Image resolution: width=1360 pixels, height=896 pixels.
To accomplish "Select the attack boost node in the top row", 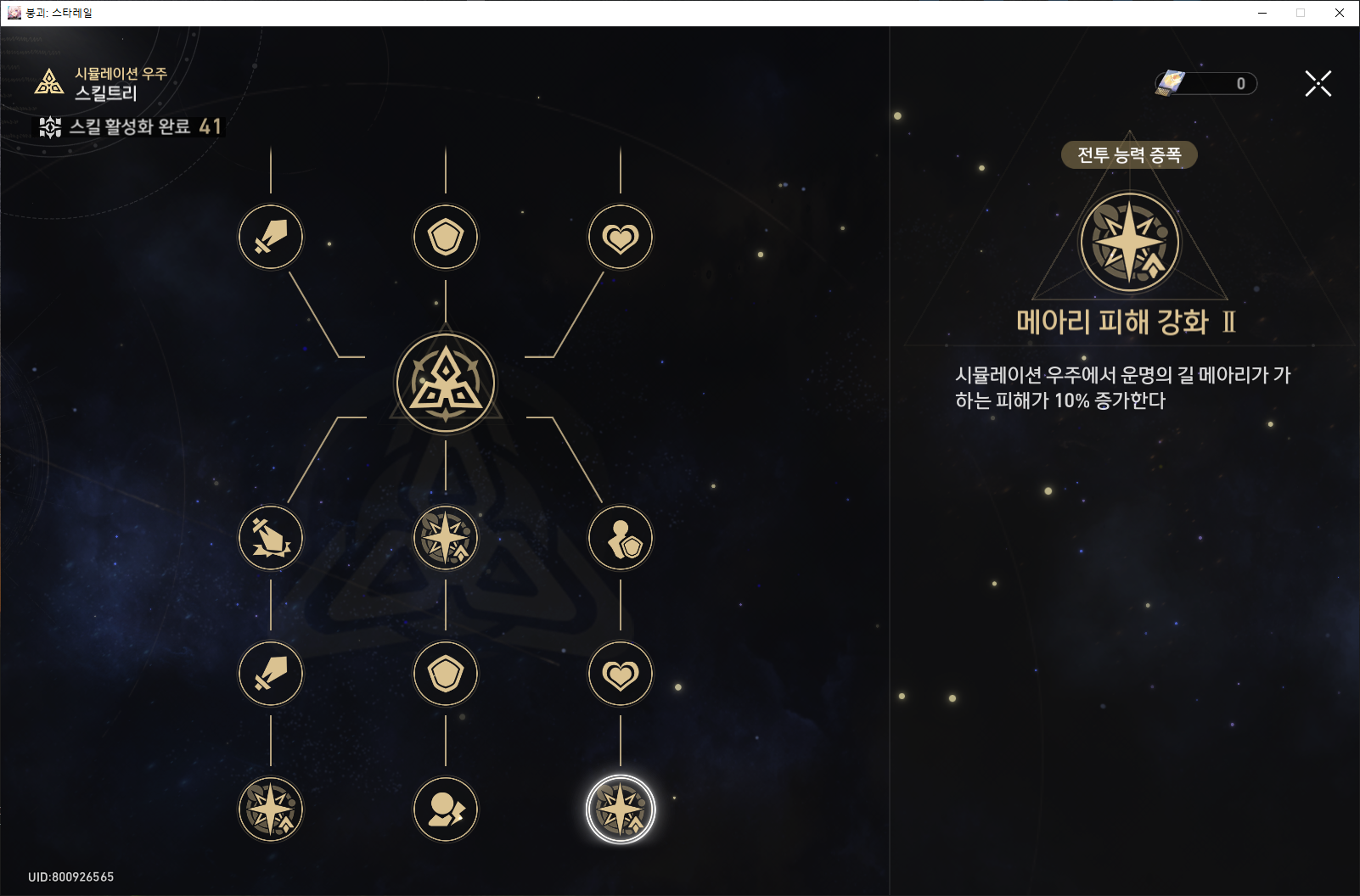I will [270, 238].
